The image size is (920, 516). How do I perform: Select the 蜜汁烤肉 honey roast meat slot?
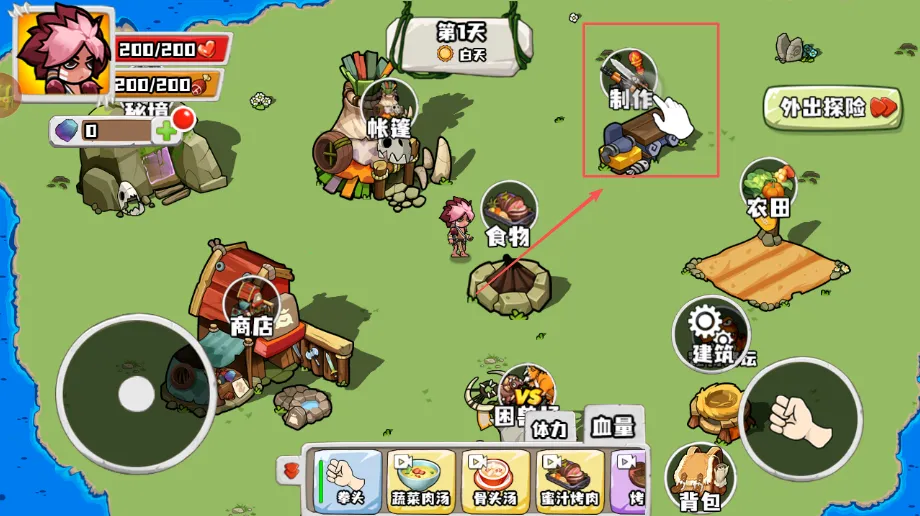tap(569, 479)
